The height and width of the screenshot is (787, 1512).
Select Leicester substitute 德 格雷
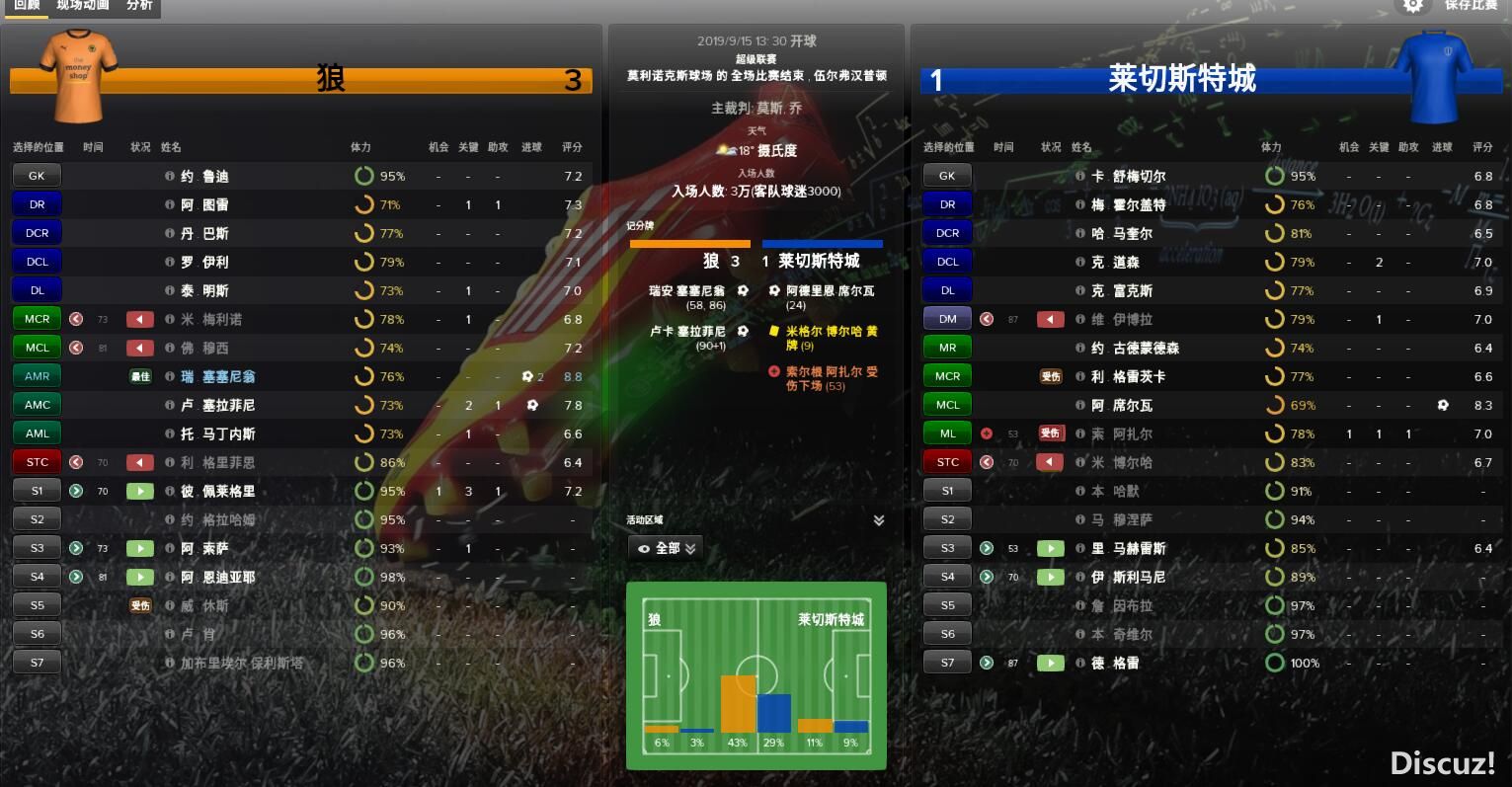[x=1115, y=663]
